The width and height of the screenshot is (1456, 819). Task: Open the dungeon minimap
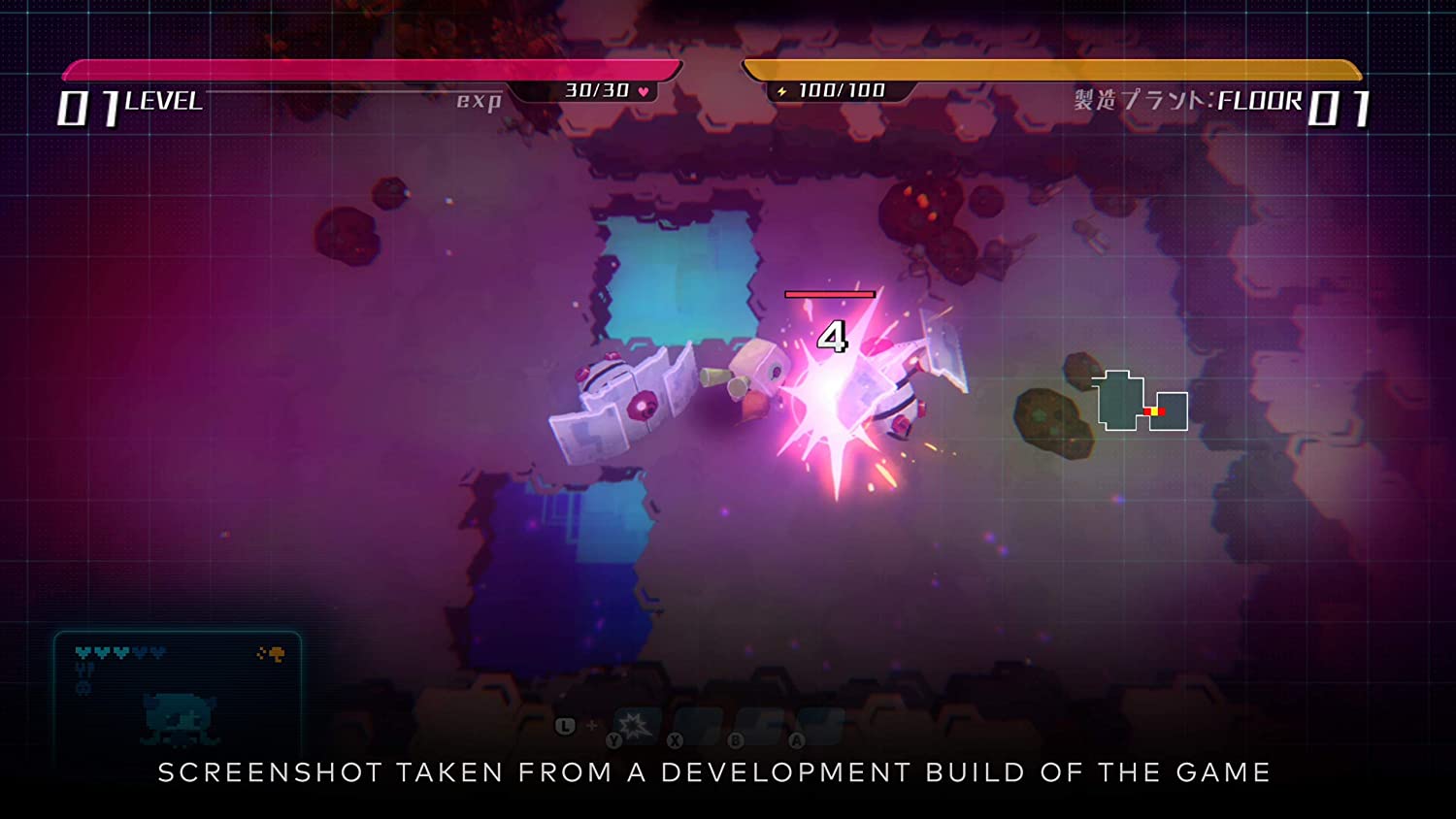click(1142, 402)
